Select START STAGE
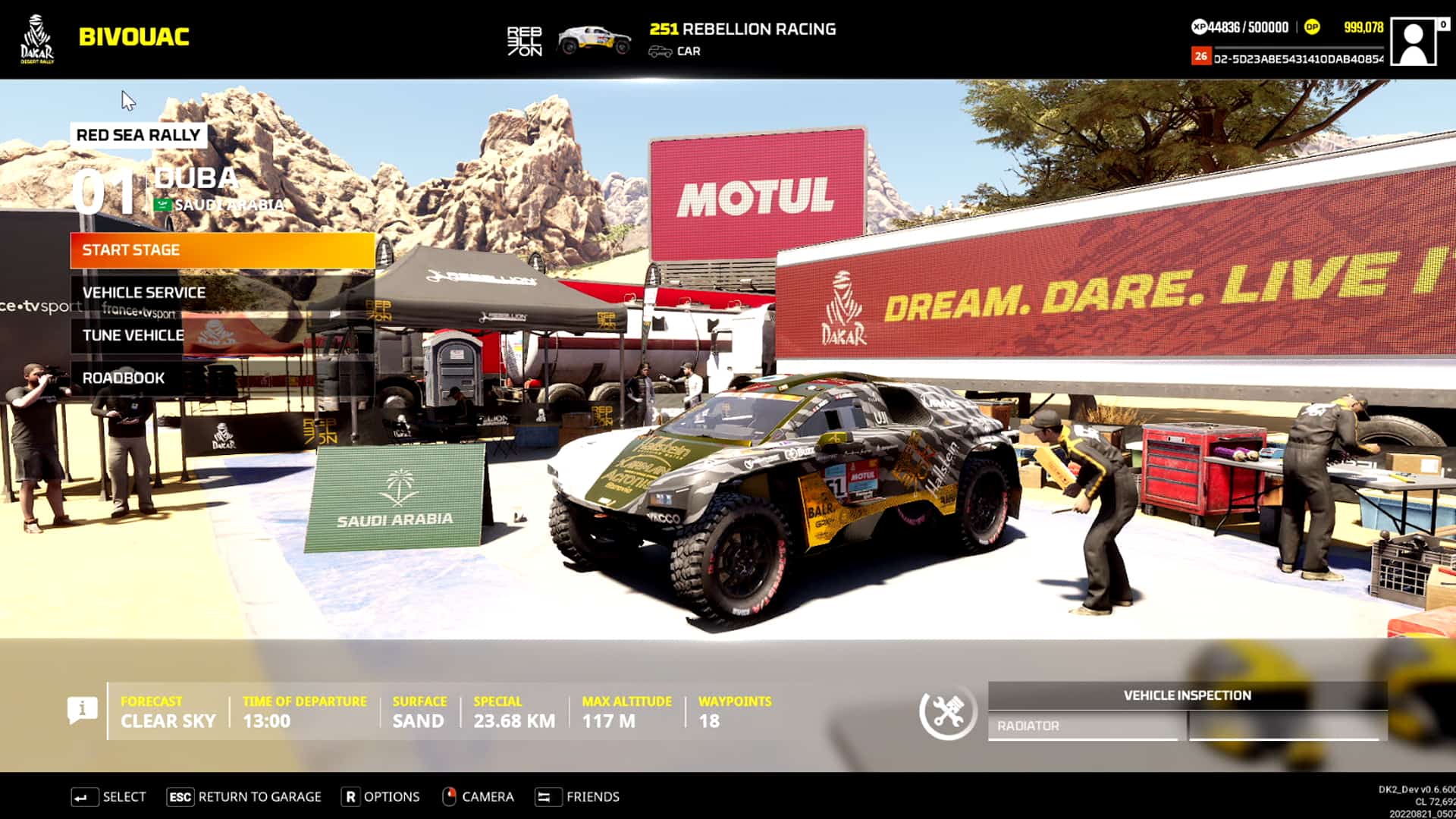This screenshot has width=1456, height=819. coord(221,249)
